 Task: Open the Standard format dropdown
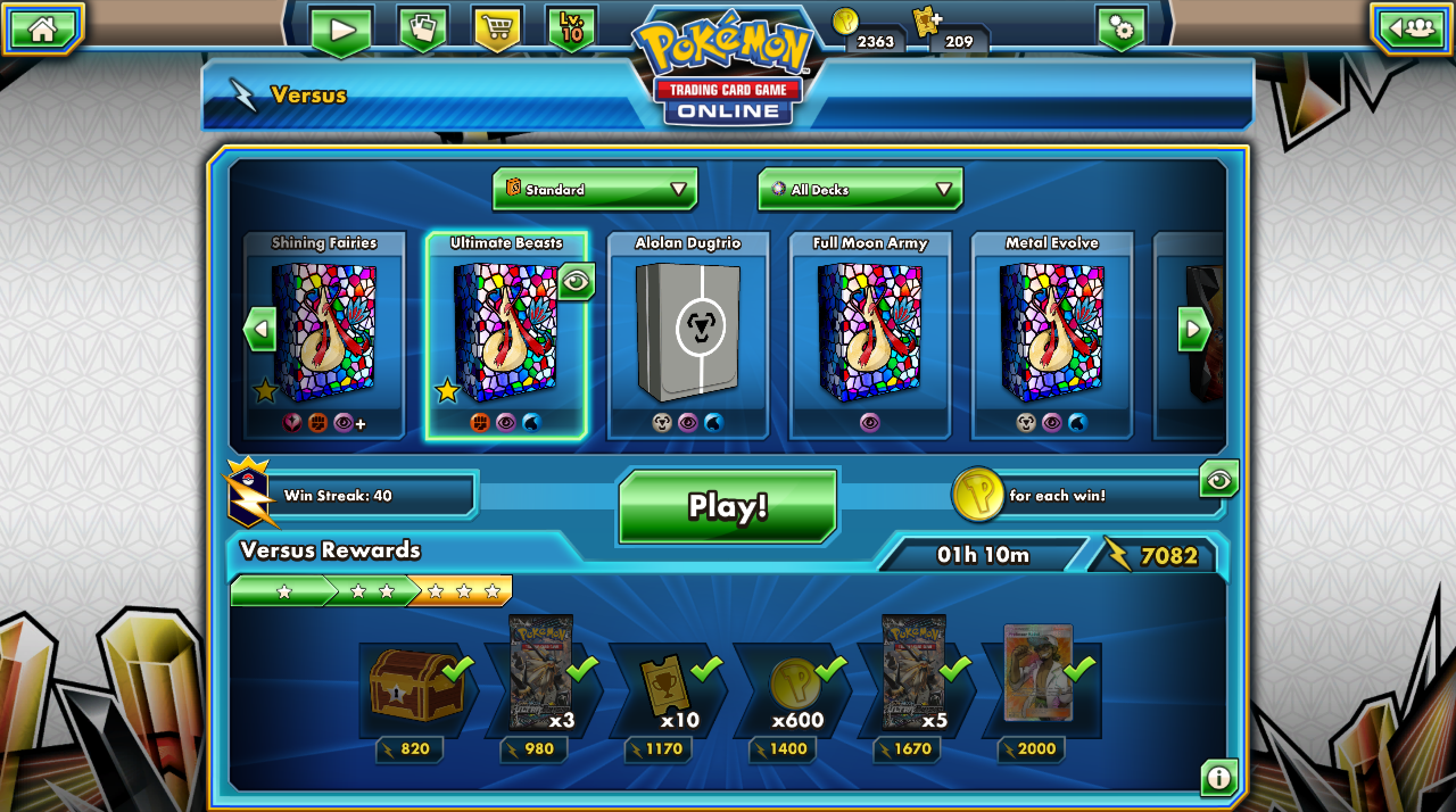[x=593, y=189]
